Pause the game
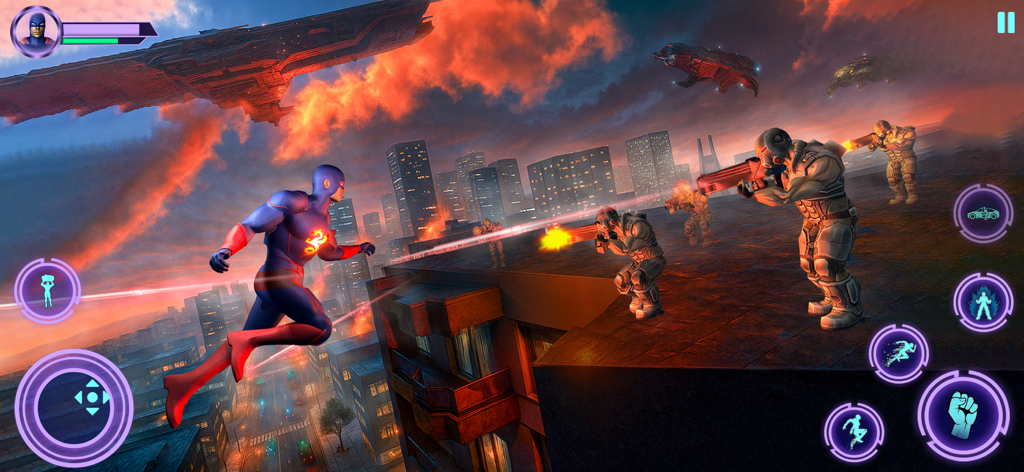 (x=1005, y=23)
